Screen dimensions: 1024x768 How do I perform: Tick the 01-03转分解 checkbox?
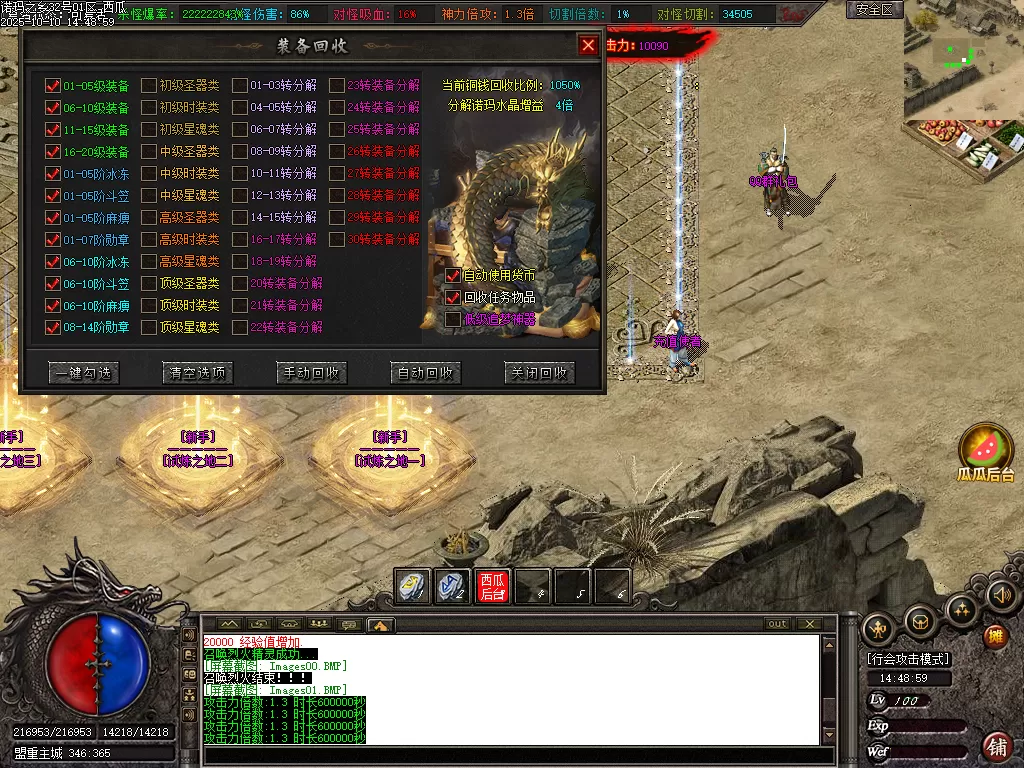tap(240, 86)
